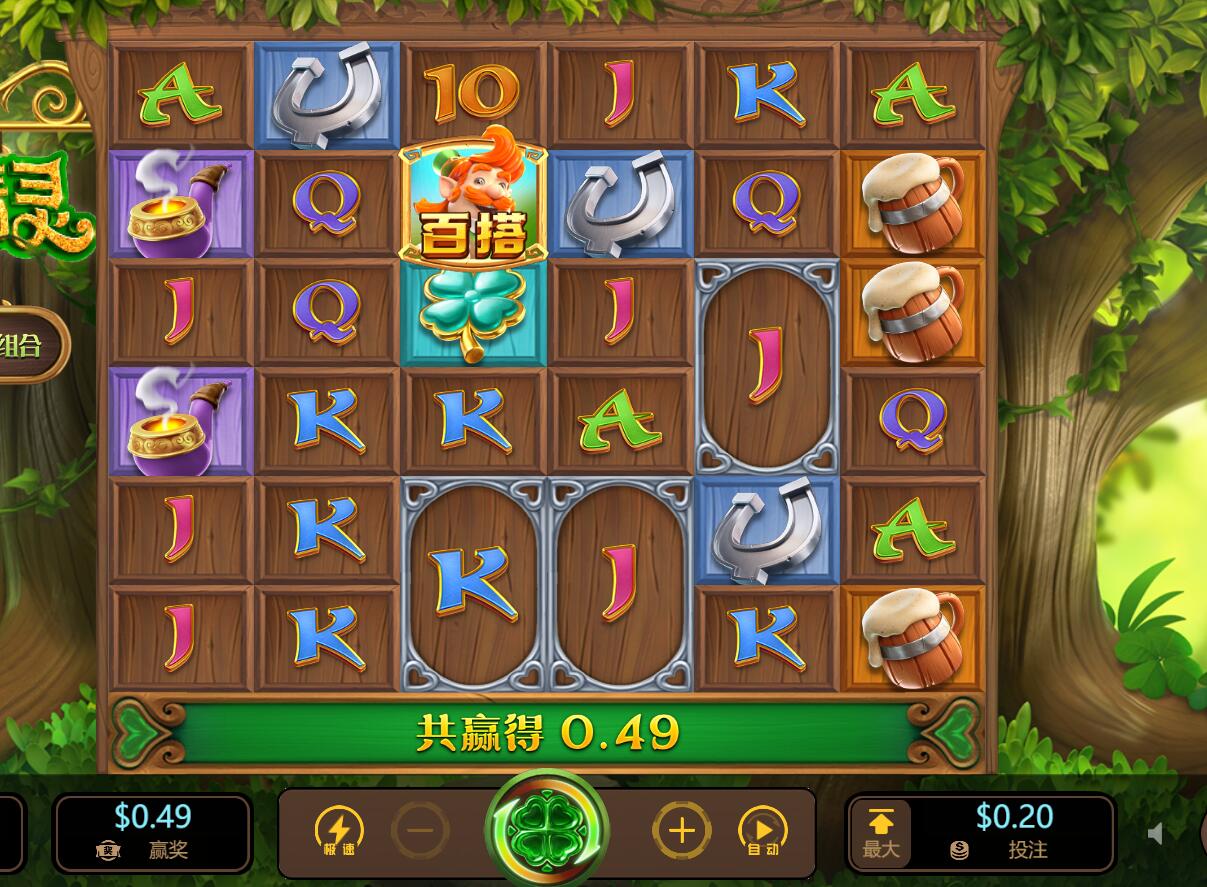The height and width of the screenshot is (887, 1207).
Task: Decrease the bet with the minus button
Action: tap(420, 830)
